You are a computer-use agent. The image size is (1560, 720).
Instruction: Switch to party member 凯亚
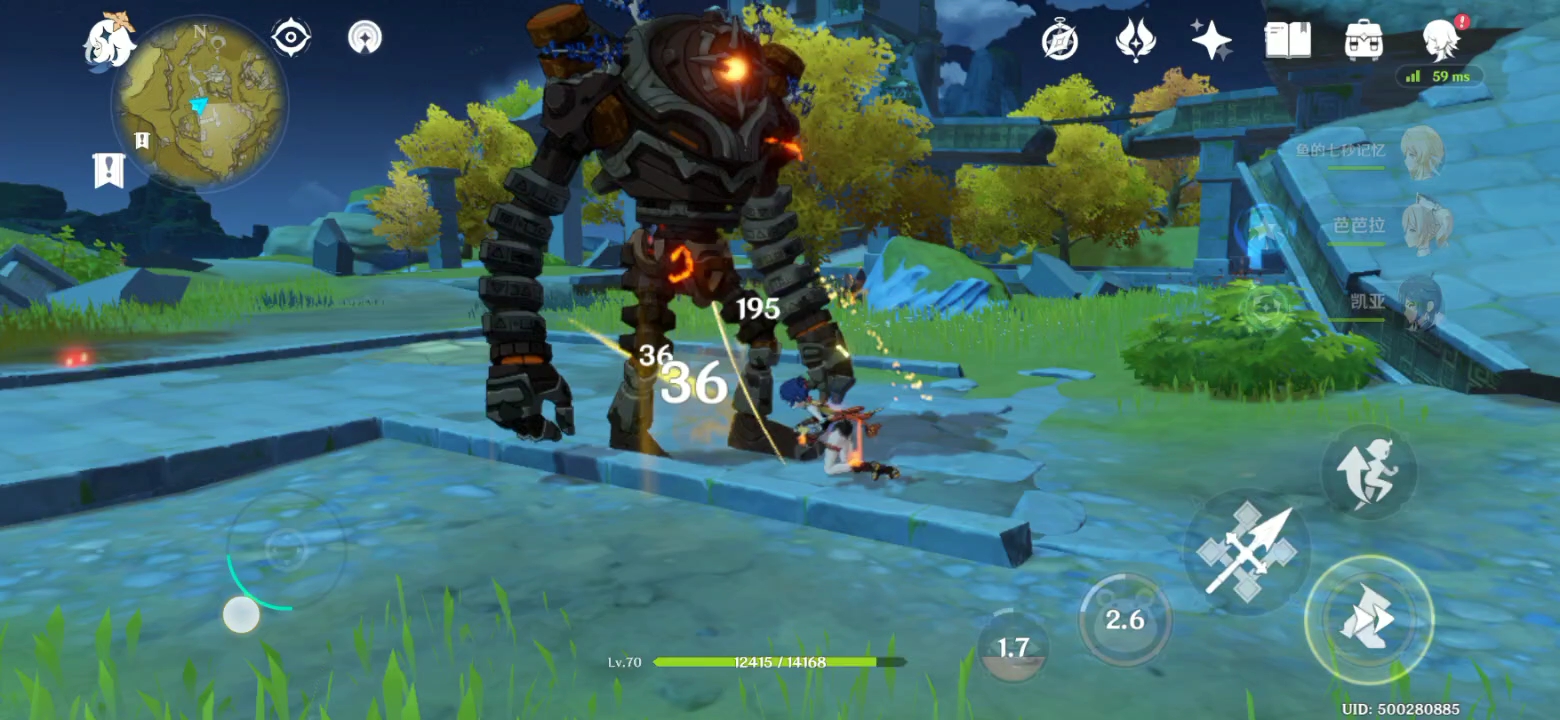coord(1420,302)
